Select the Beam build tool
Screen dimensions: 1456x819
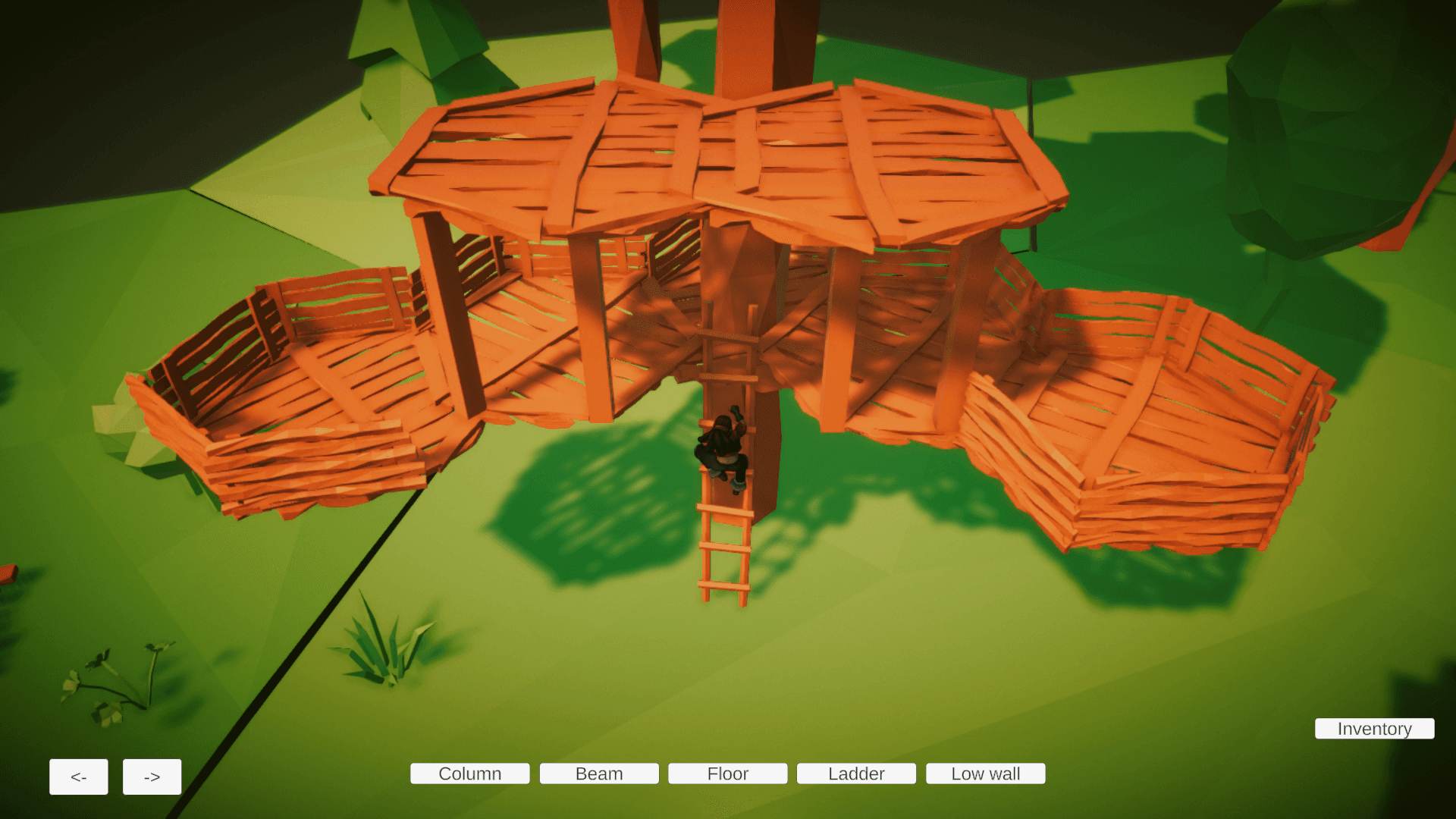pyautogui.click(x=598, y=773)
